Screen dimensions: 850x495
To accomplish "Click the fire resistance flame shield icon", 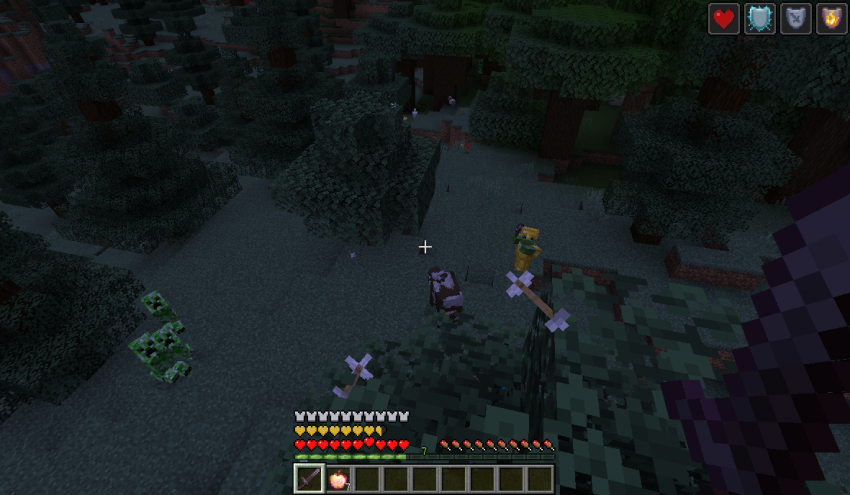I will [x=831, y=19].
